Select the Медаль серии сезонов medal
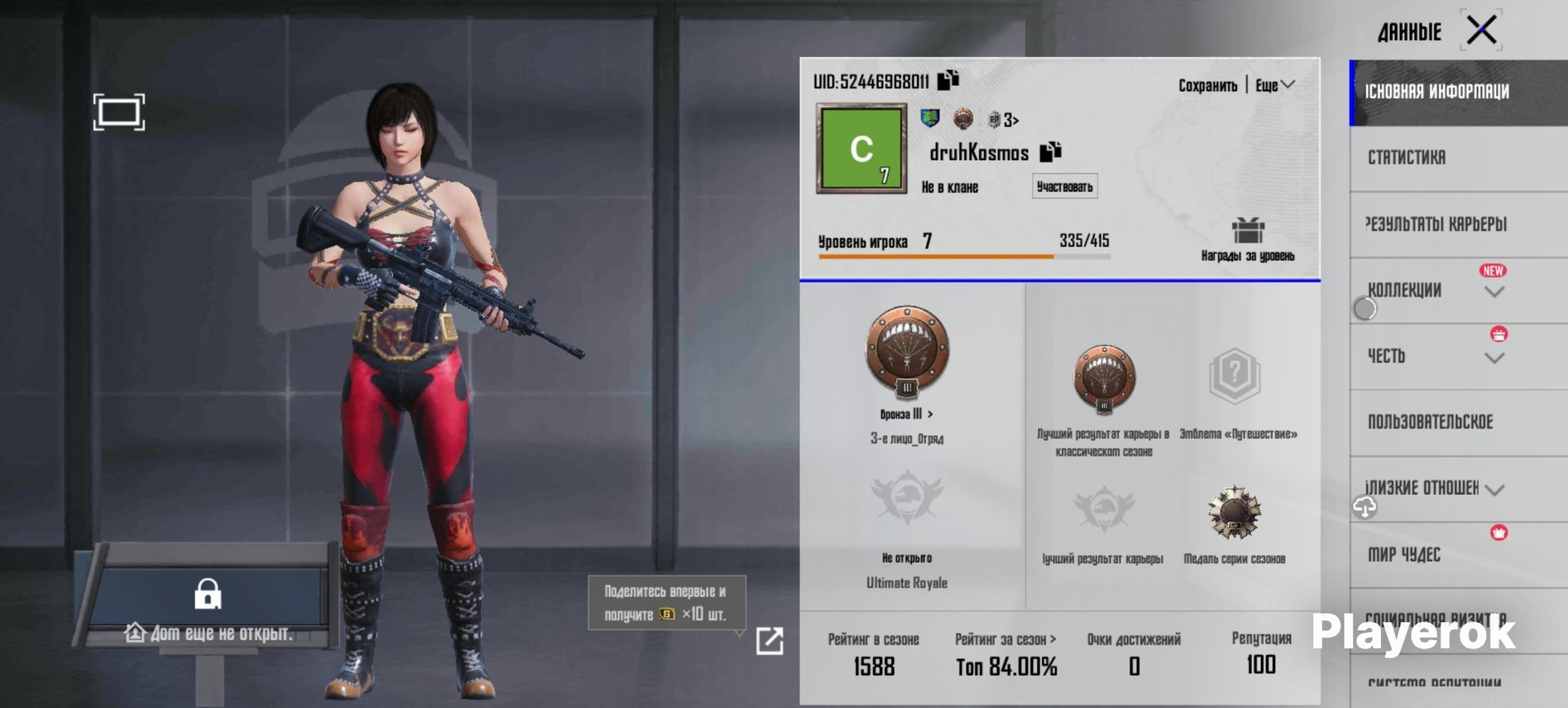1568x708 pixels. click(1234, 514)
